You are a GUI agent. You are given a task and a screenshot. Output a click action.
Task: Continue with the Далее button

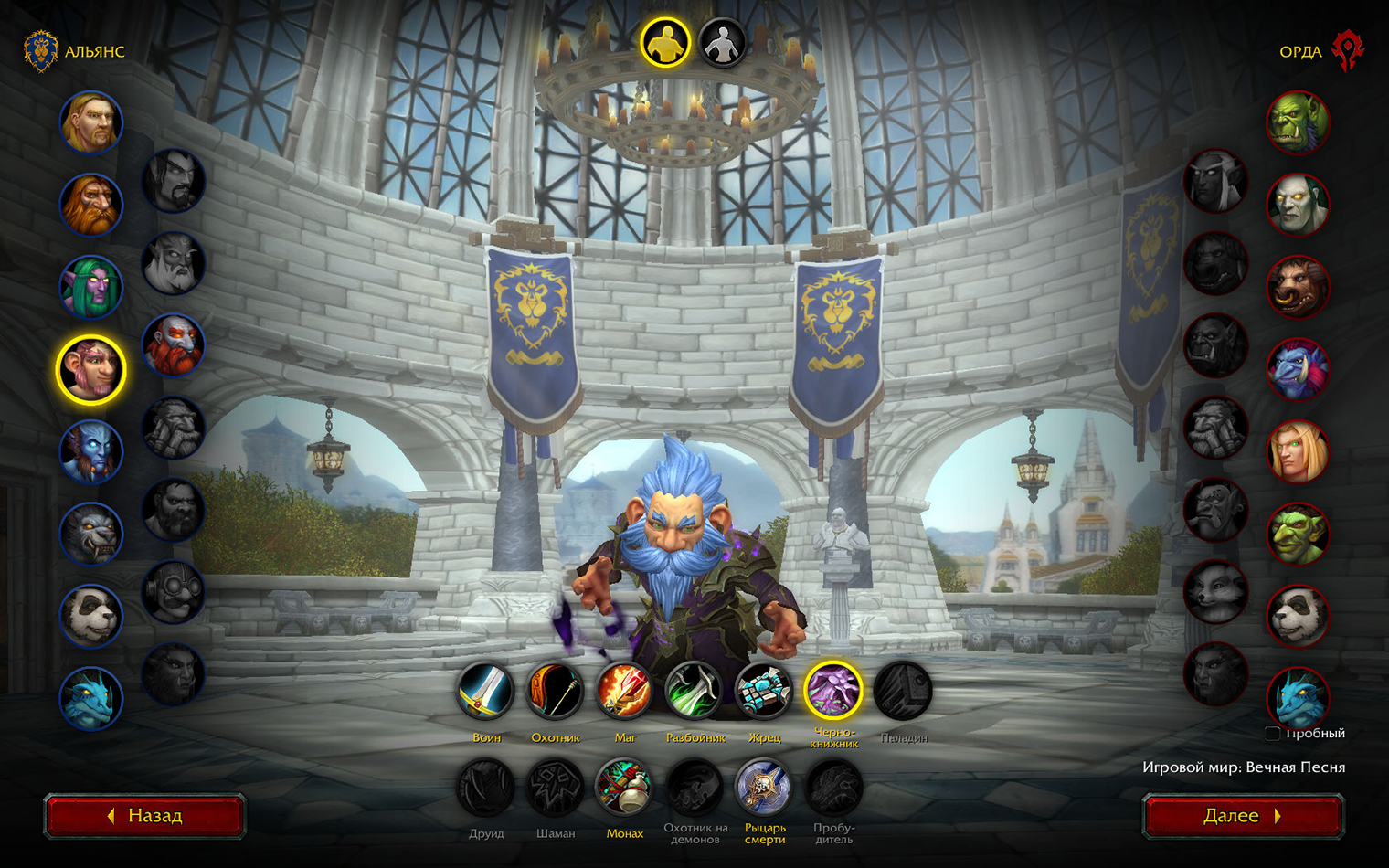1243,815
